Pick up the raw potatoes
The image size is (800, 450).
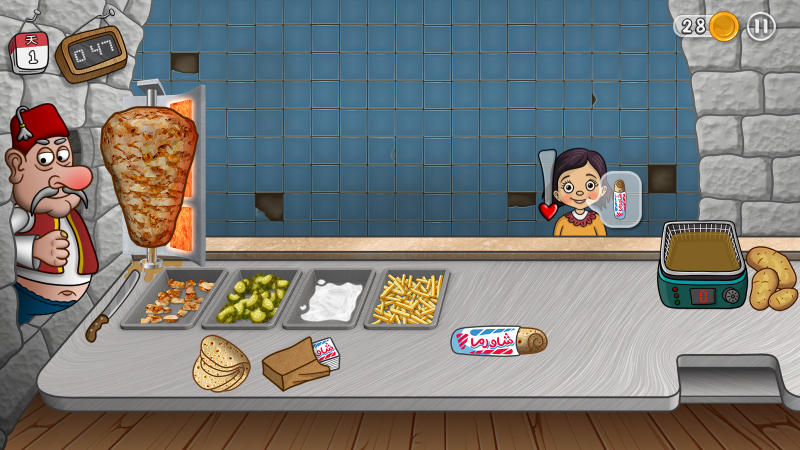(x=770, y=277)
